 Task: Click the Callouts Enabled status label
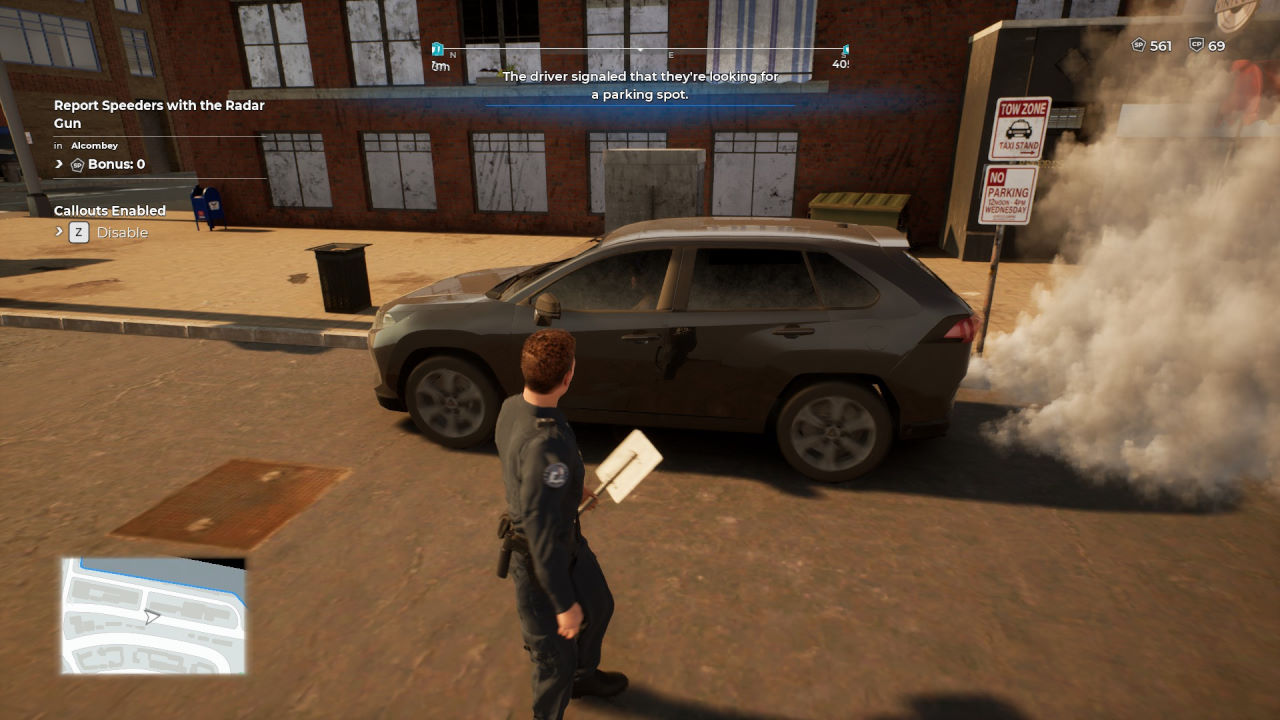110,211
